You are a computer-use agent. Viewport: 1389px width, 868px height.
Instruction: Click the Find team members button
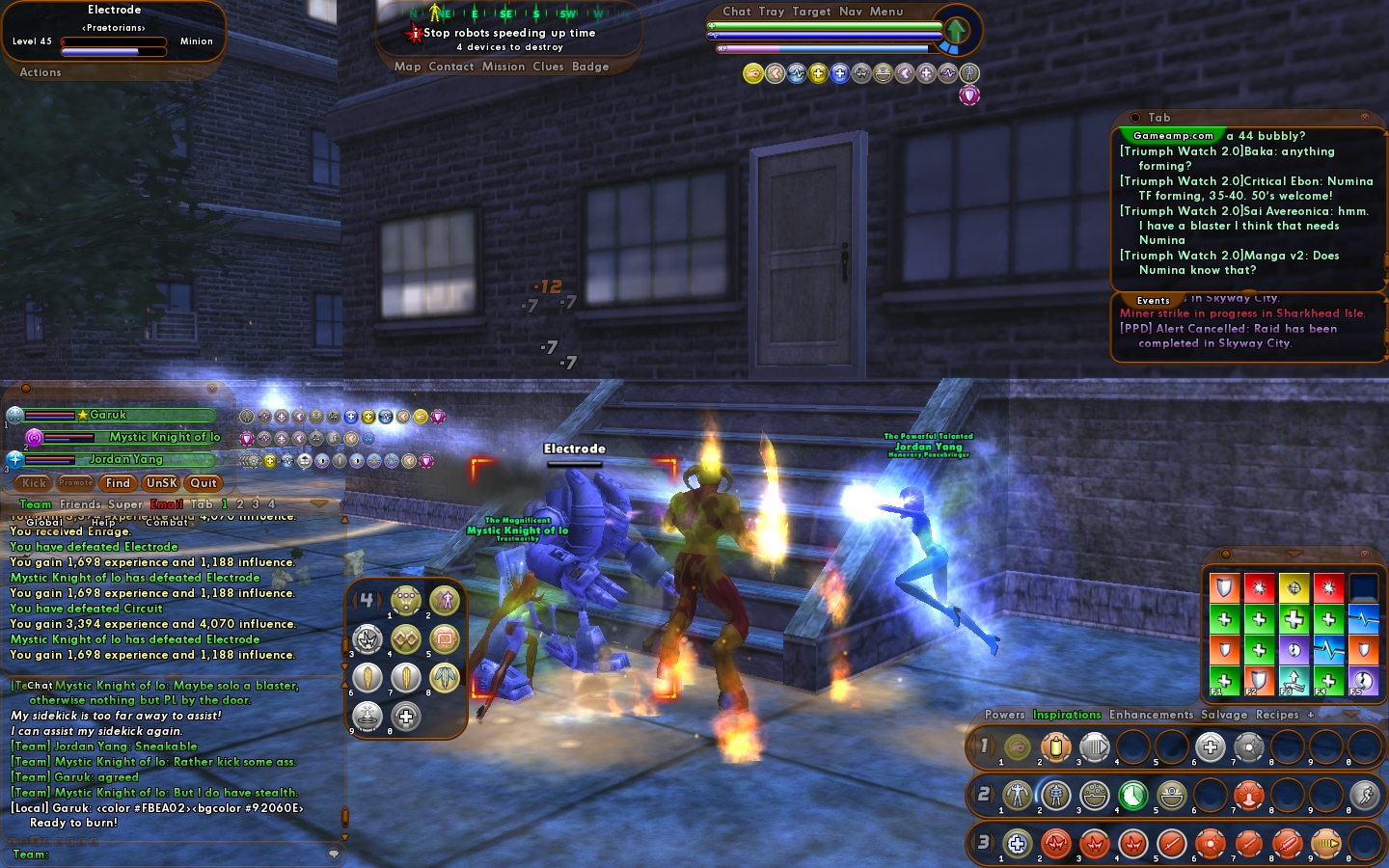pyautogui.click(x=118, y=483)
